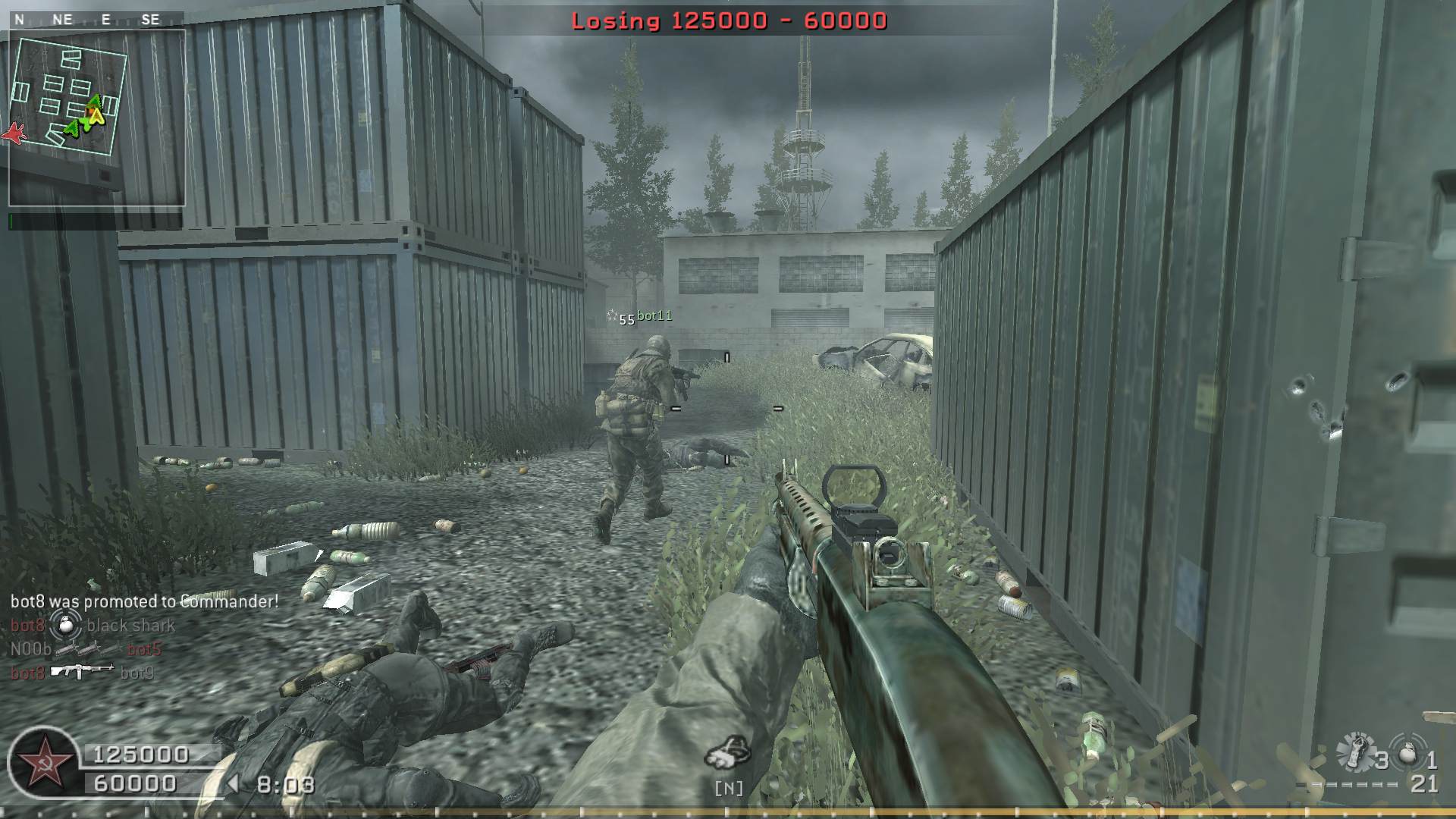Click the compass heading strip
This screenshot has width=1456, height=819.
(x=89, y=20)
